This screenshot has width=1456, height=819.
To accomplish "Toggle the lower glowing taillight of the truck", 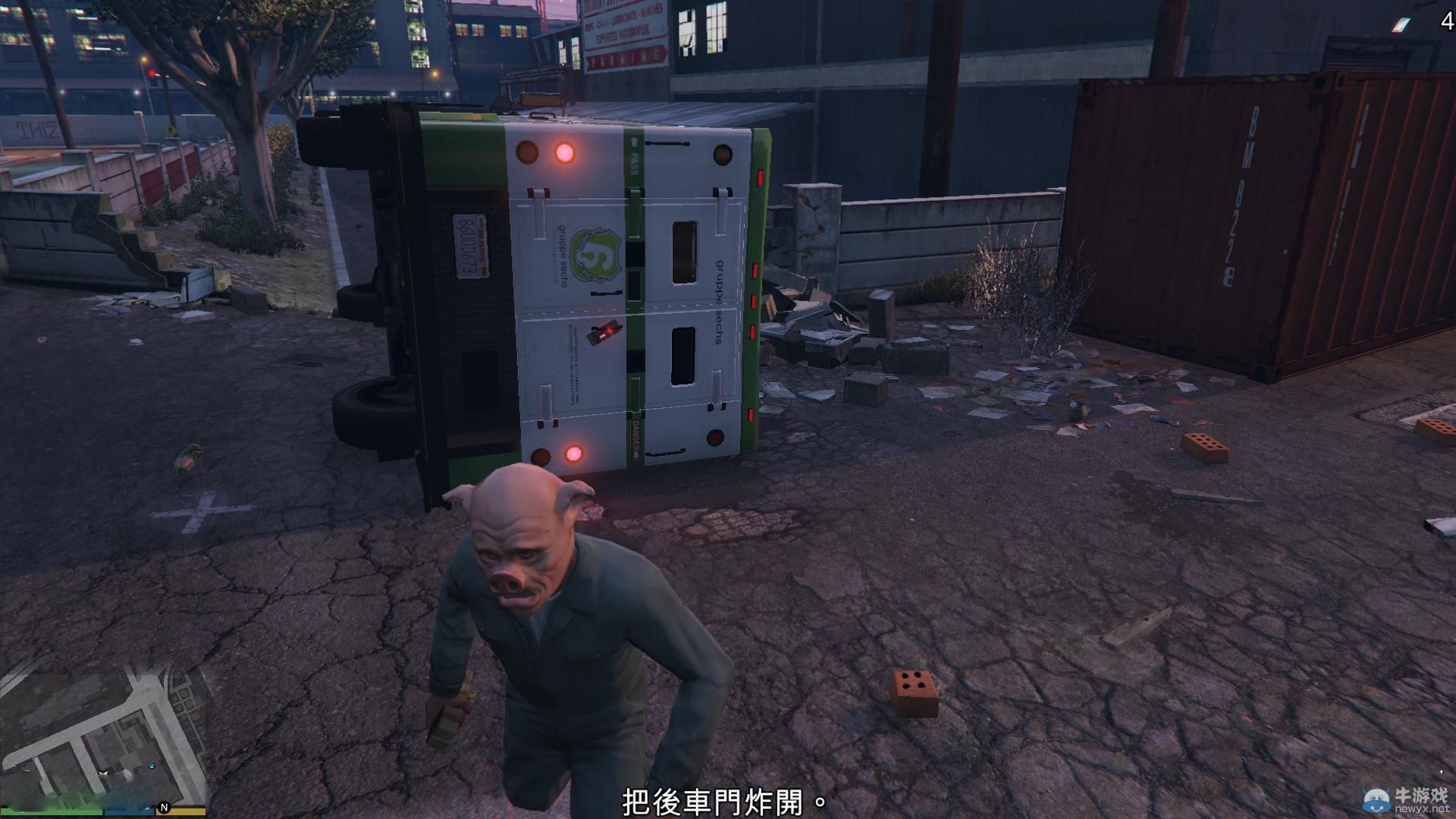I will click(x=573, y=452).
